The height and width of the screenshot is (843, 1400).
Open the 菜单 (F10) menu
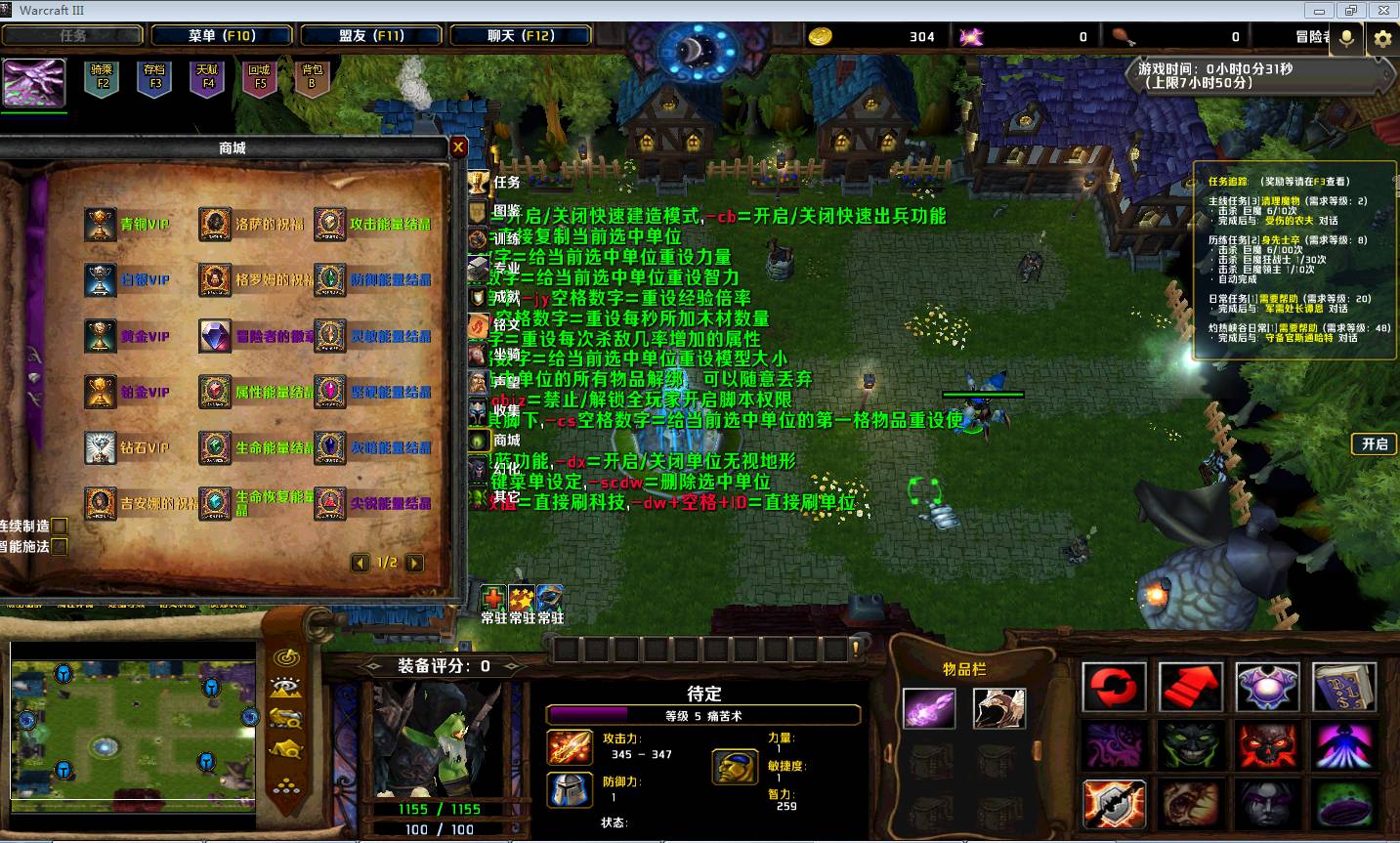[222, 36]
